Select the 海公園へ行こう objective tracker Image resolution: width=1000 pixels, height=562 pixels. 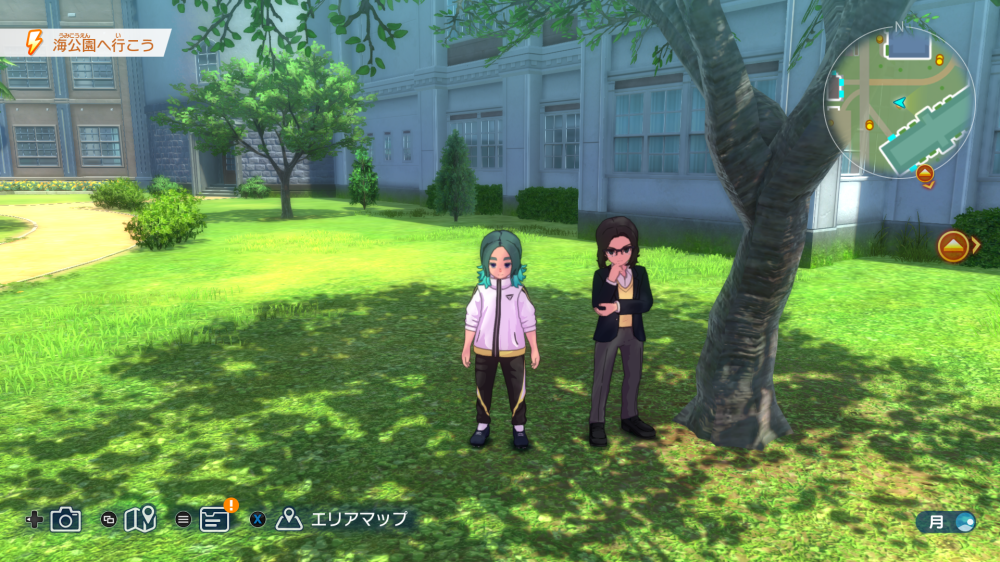tap(93, 43)
